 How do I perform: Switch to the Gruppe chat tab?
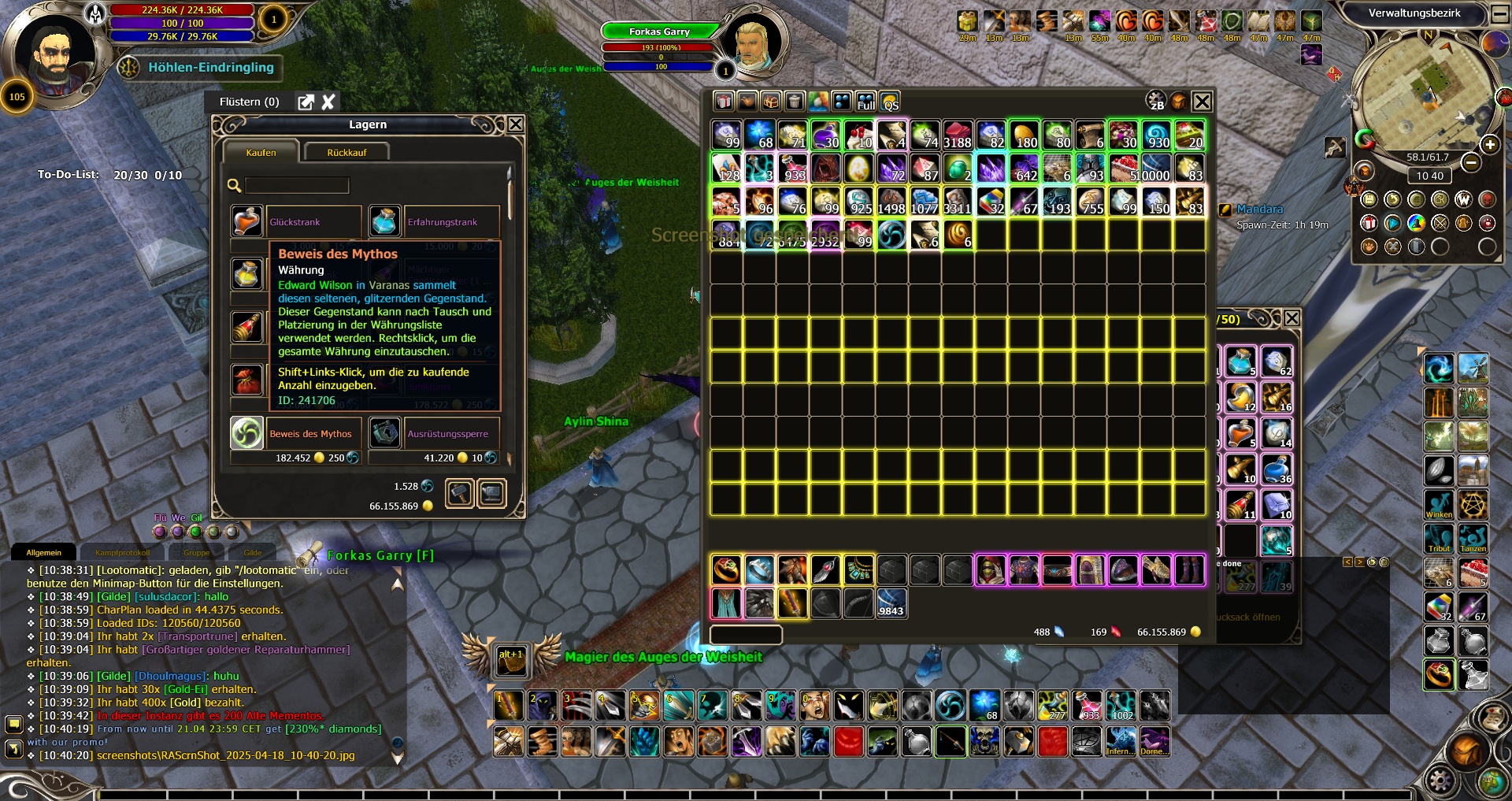[x=196, y=552]
